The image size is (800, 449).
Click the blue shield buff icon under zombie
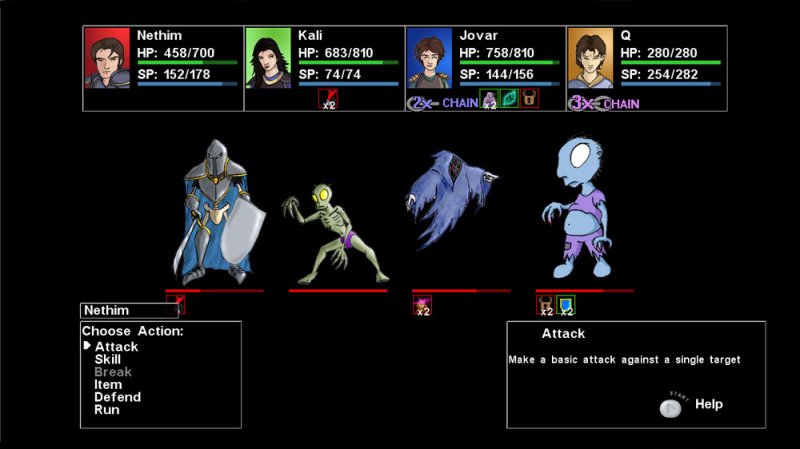click(565, 305)
